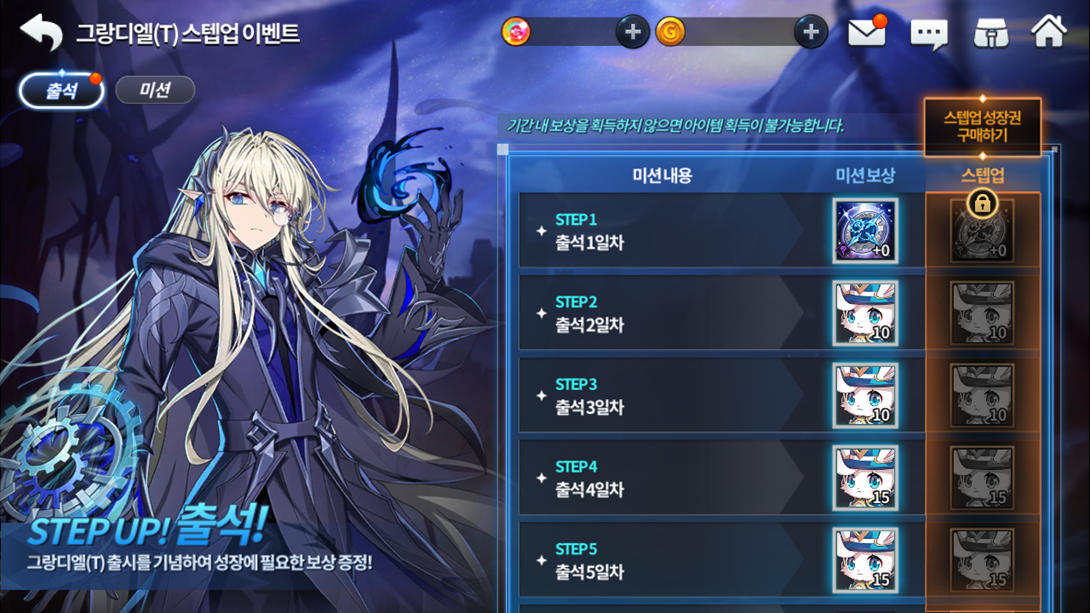The height and width of the screenshot is (613, 1090).
Task: Select STEP 4 mission reward character icon
Action: point(865,479)
